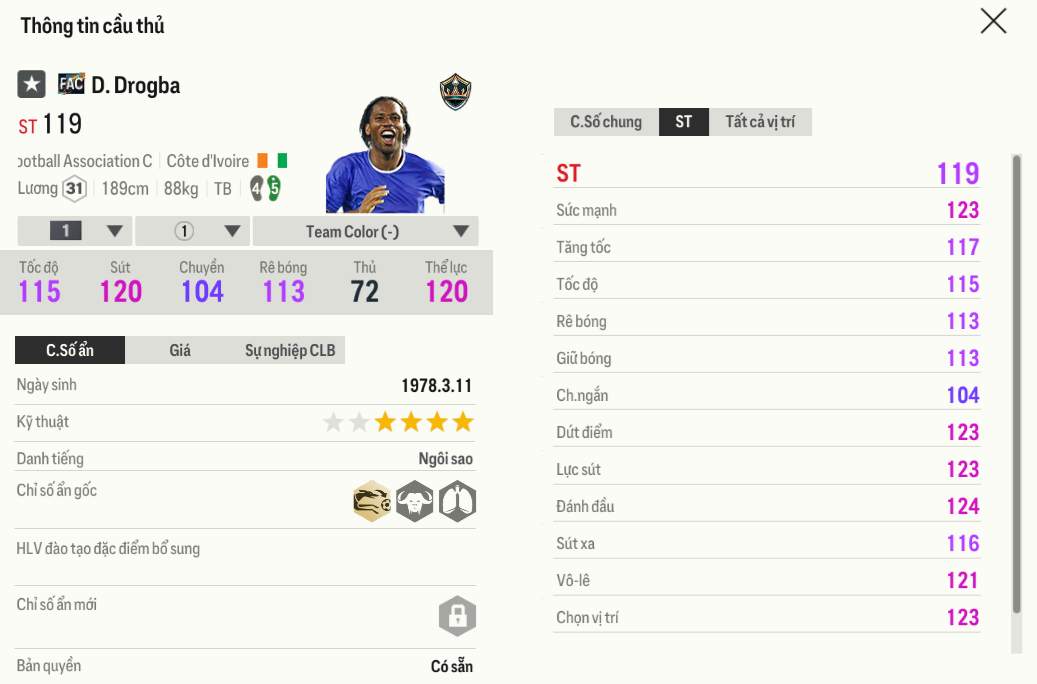
Task: Click the club crest badge icon
Action: coord(455,92)
